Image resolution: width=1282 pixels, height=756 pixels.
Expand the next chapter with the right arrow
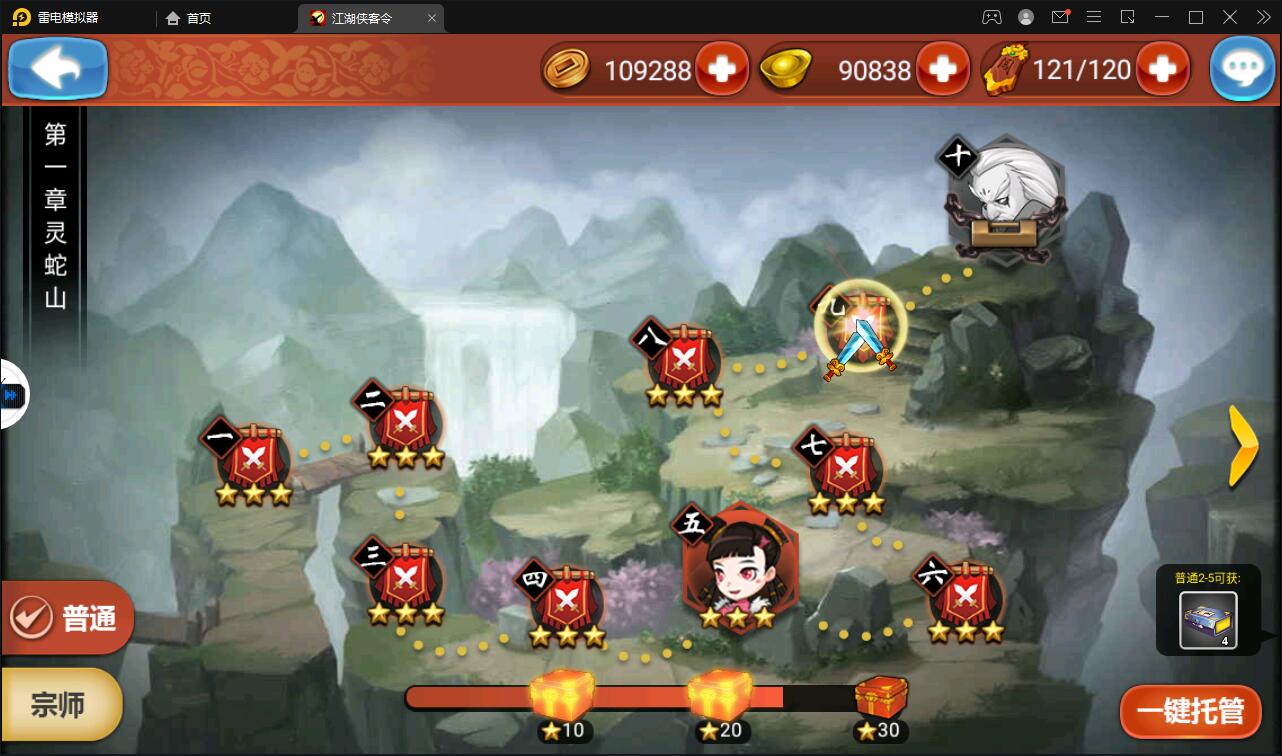point(1243,447)
